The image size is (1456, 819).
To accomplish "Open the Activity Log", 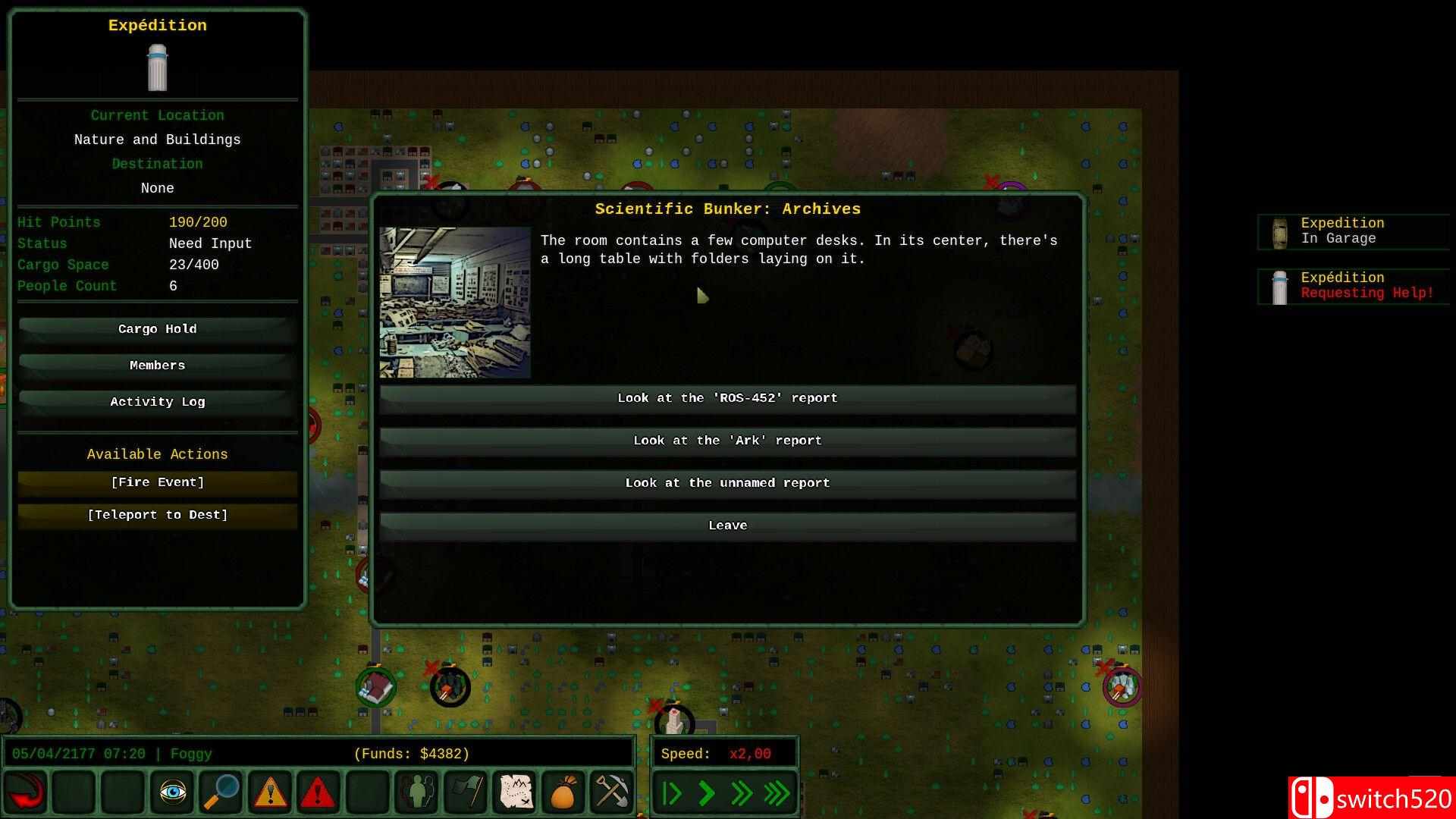I will coord(157,402).
